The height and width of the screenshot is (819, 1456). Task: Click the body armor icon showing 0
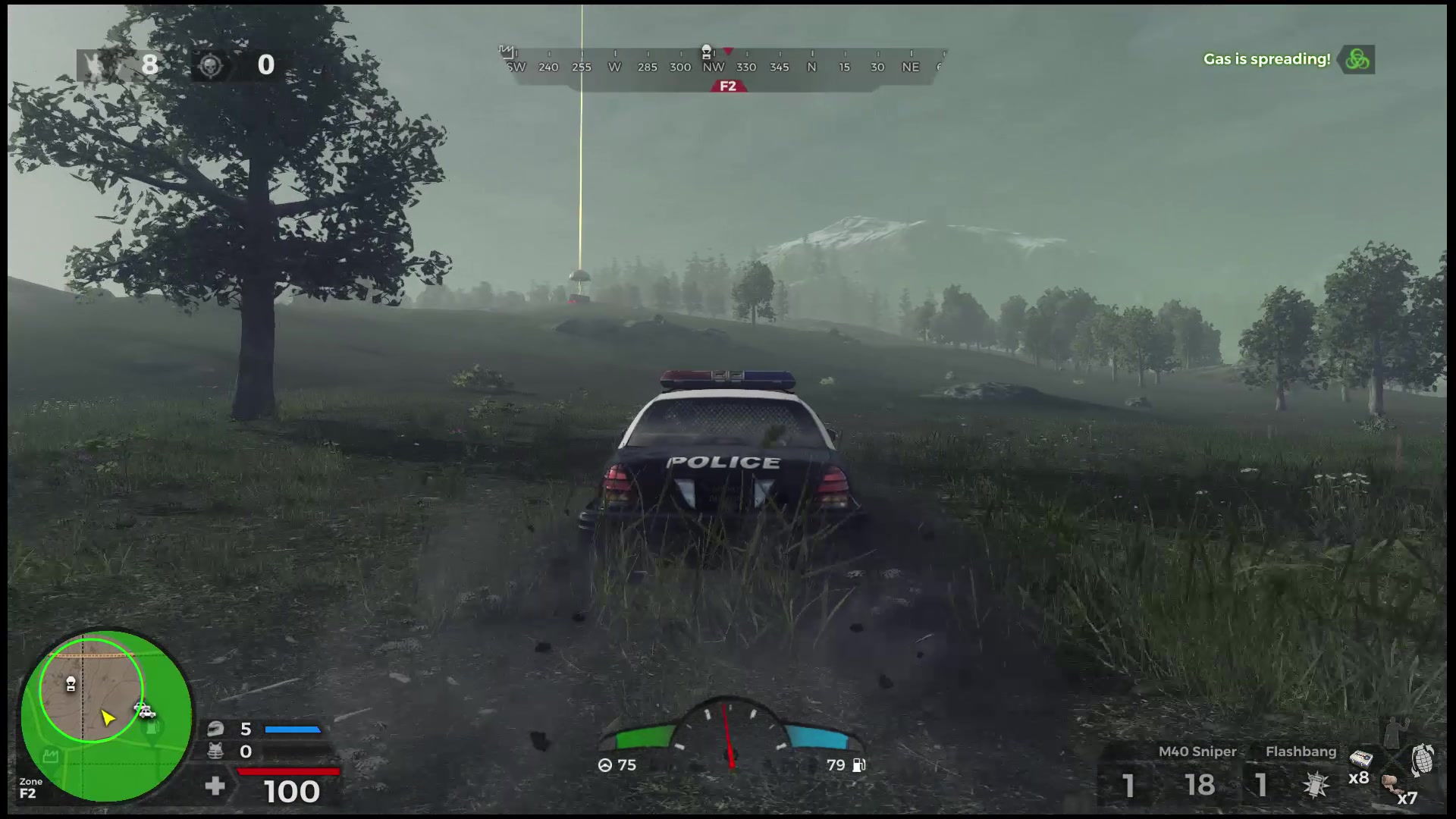(215, 752)
